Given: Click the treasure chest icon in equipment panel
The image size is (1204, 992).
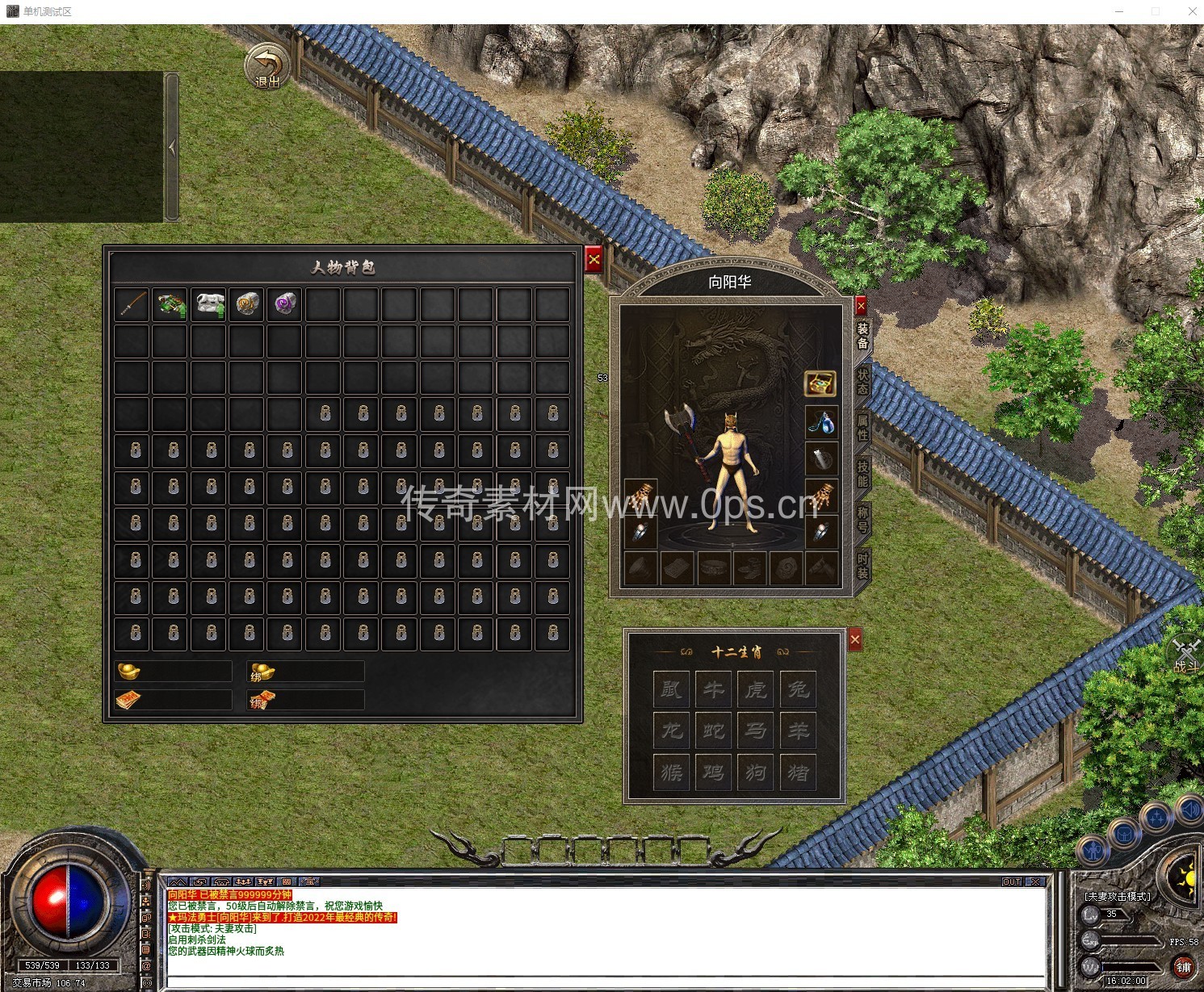Looking at the screenshot, I should [x=820, y=384].
